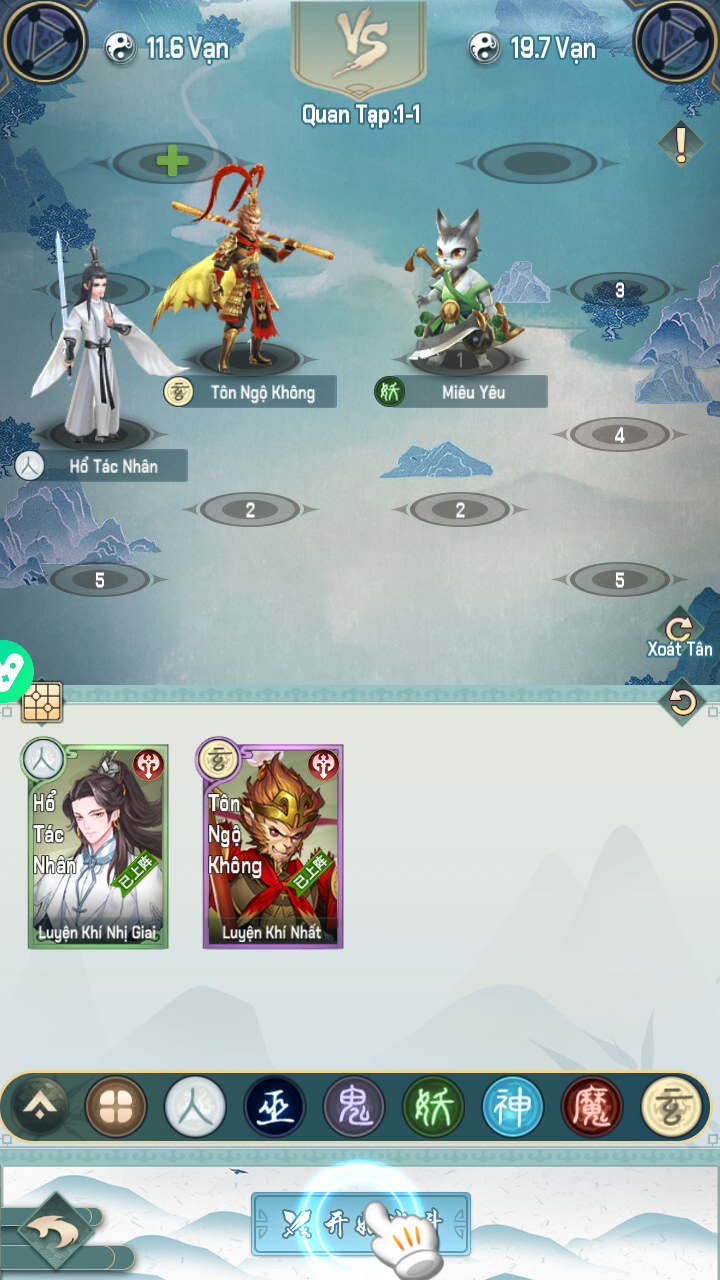Choose the brown four-dot filter icon
720x1280 pixels.
tap(116, 1107)
